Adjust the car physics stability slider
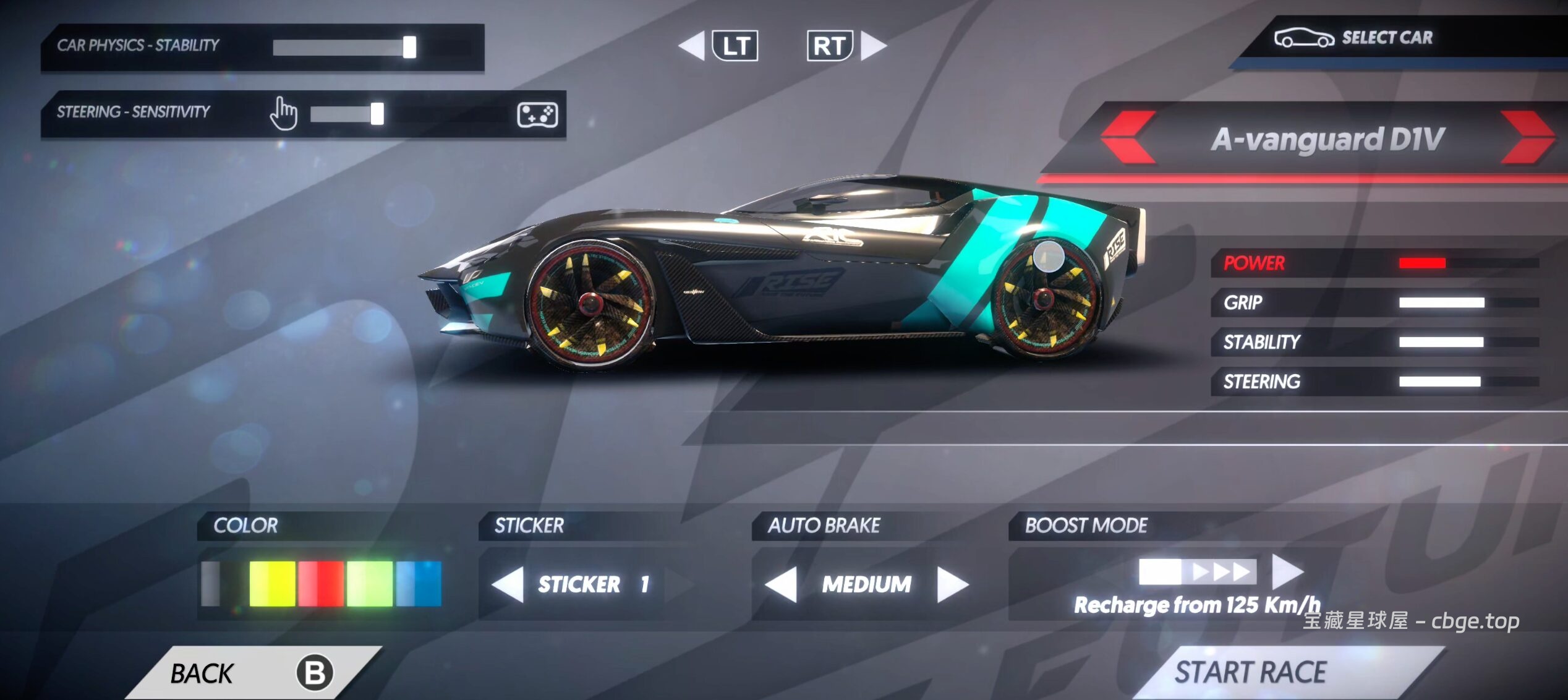The width and height of the screenshot is (1568, 700). 409,47
